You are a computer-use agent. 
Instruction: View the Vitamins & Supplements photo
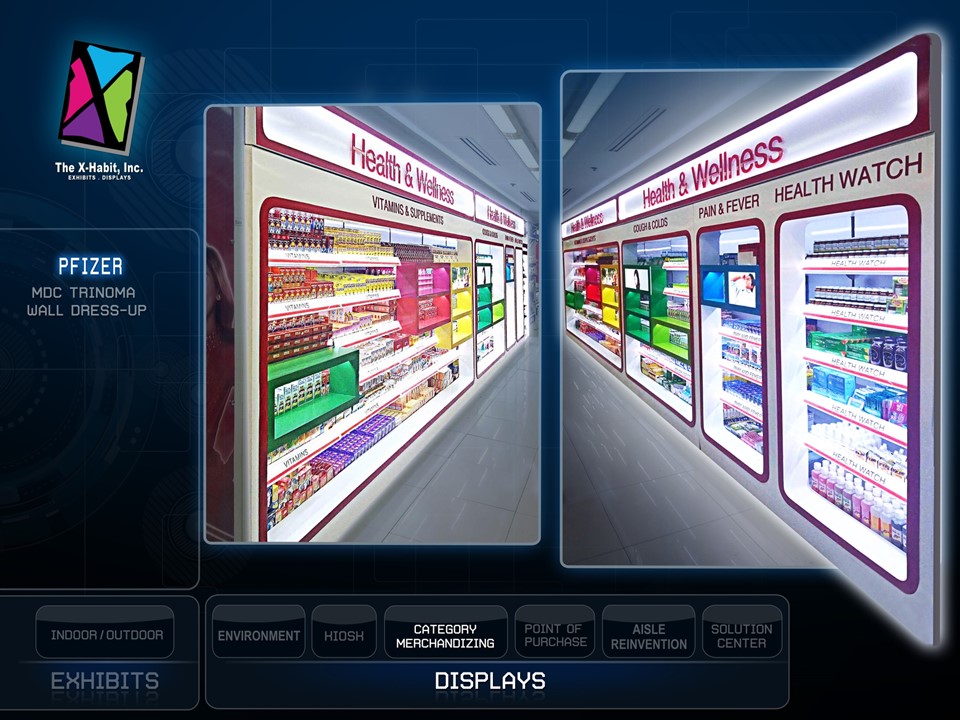tap(372, 323)
